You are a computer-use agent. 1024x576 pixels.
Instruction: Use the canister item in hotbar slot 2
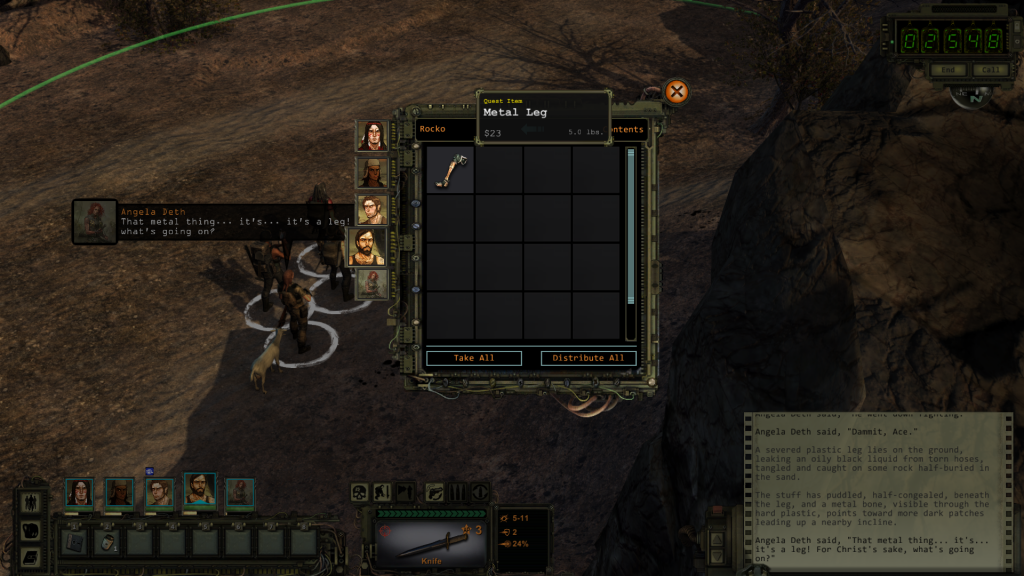(x=106, y=542)
